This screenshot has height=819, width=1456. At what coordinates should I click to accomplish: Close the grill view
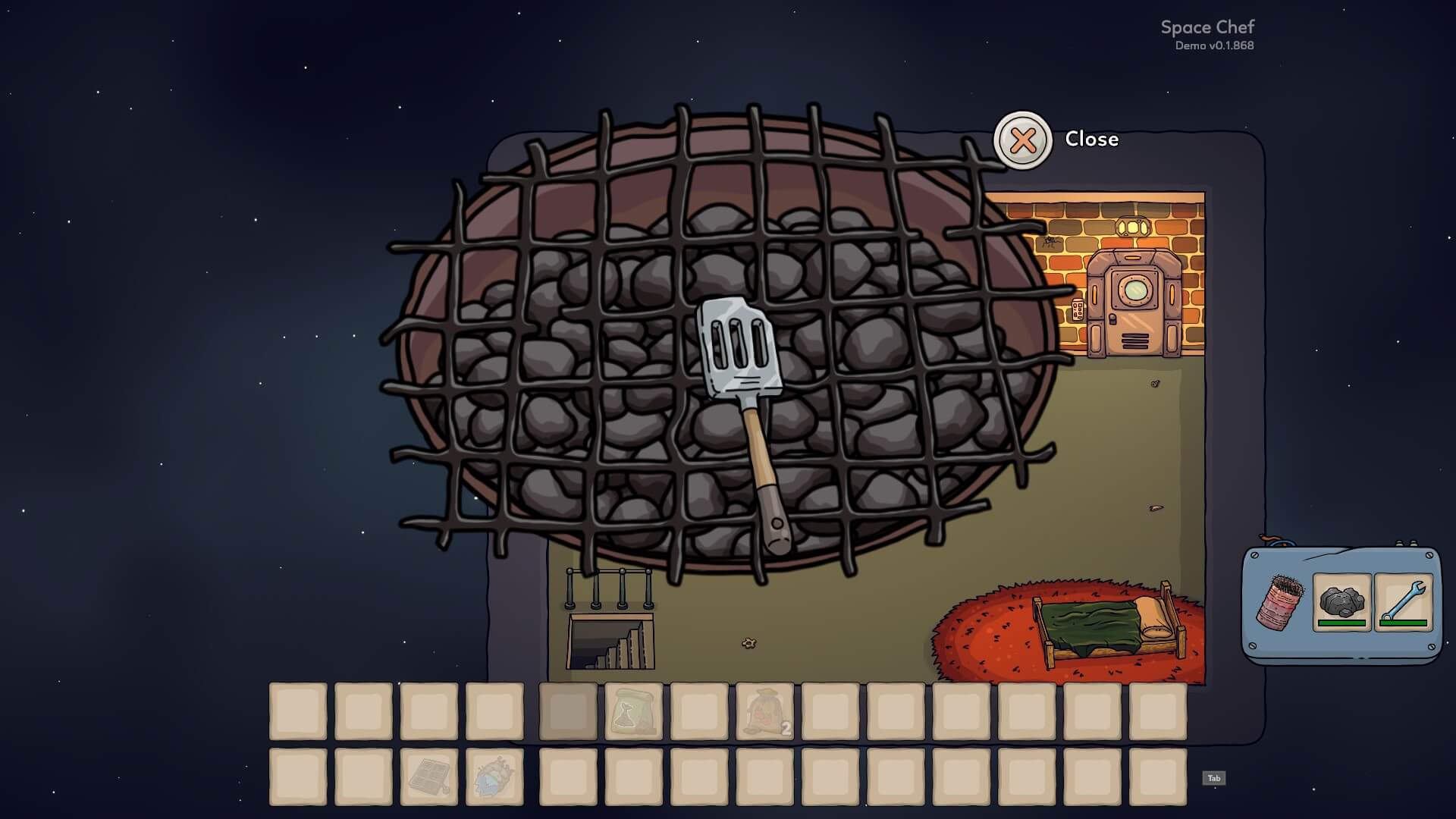click(1022, 140)
